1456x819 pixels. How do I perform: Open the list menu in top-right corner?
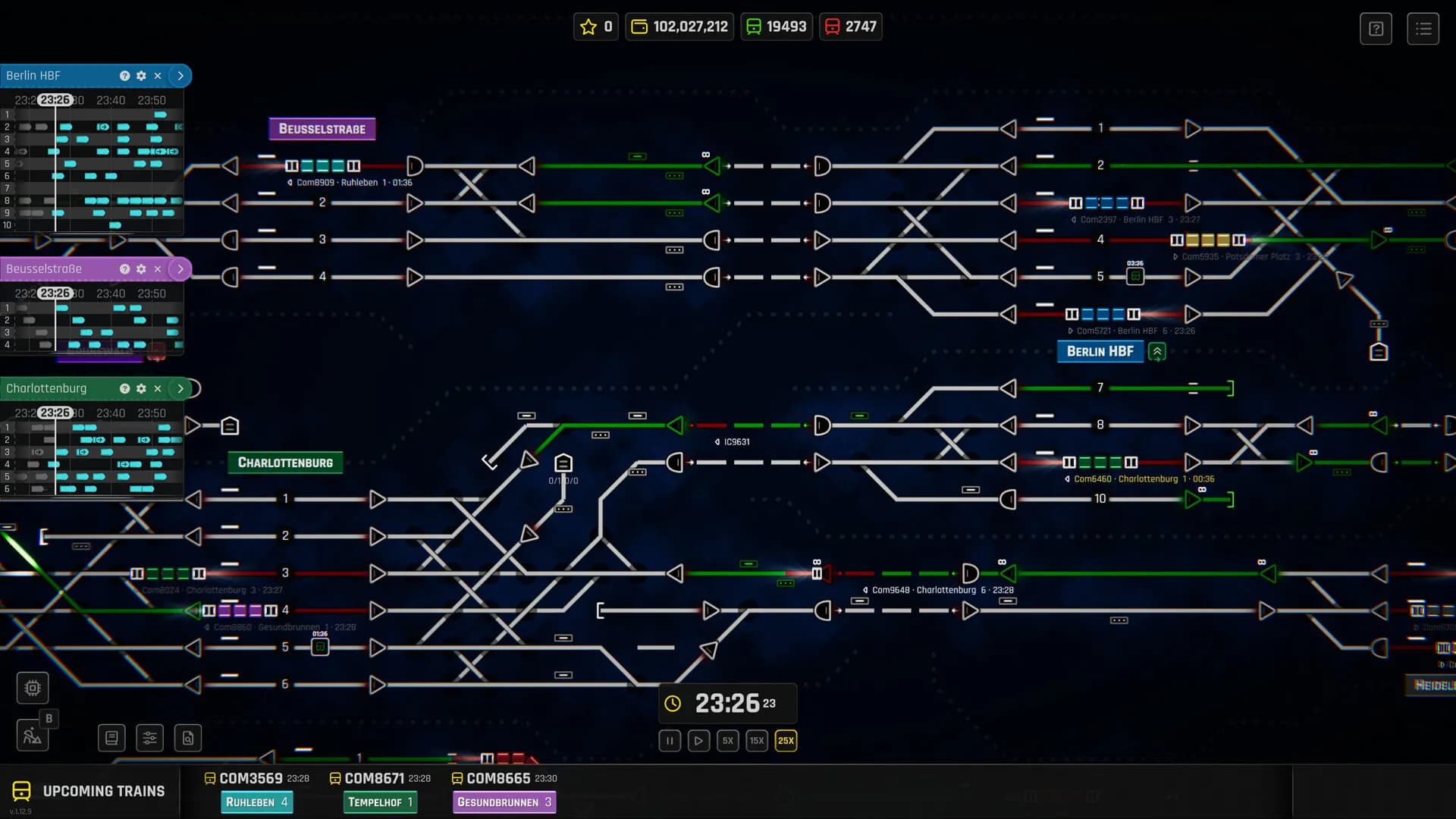tap(1424, 28)
